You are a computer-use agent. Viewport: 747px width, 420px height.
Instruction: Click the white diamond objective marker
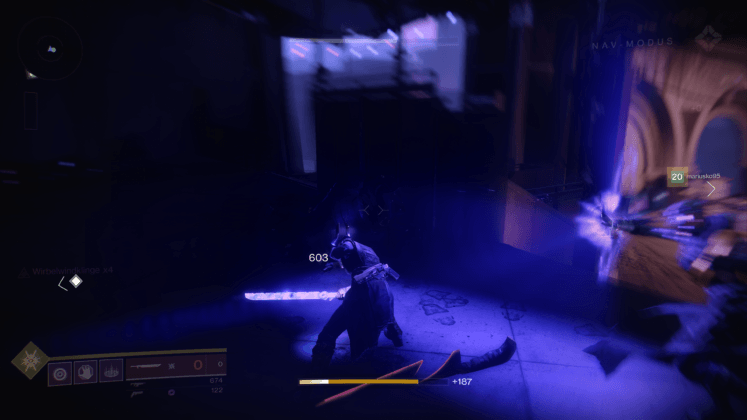tap(75, 282)
